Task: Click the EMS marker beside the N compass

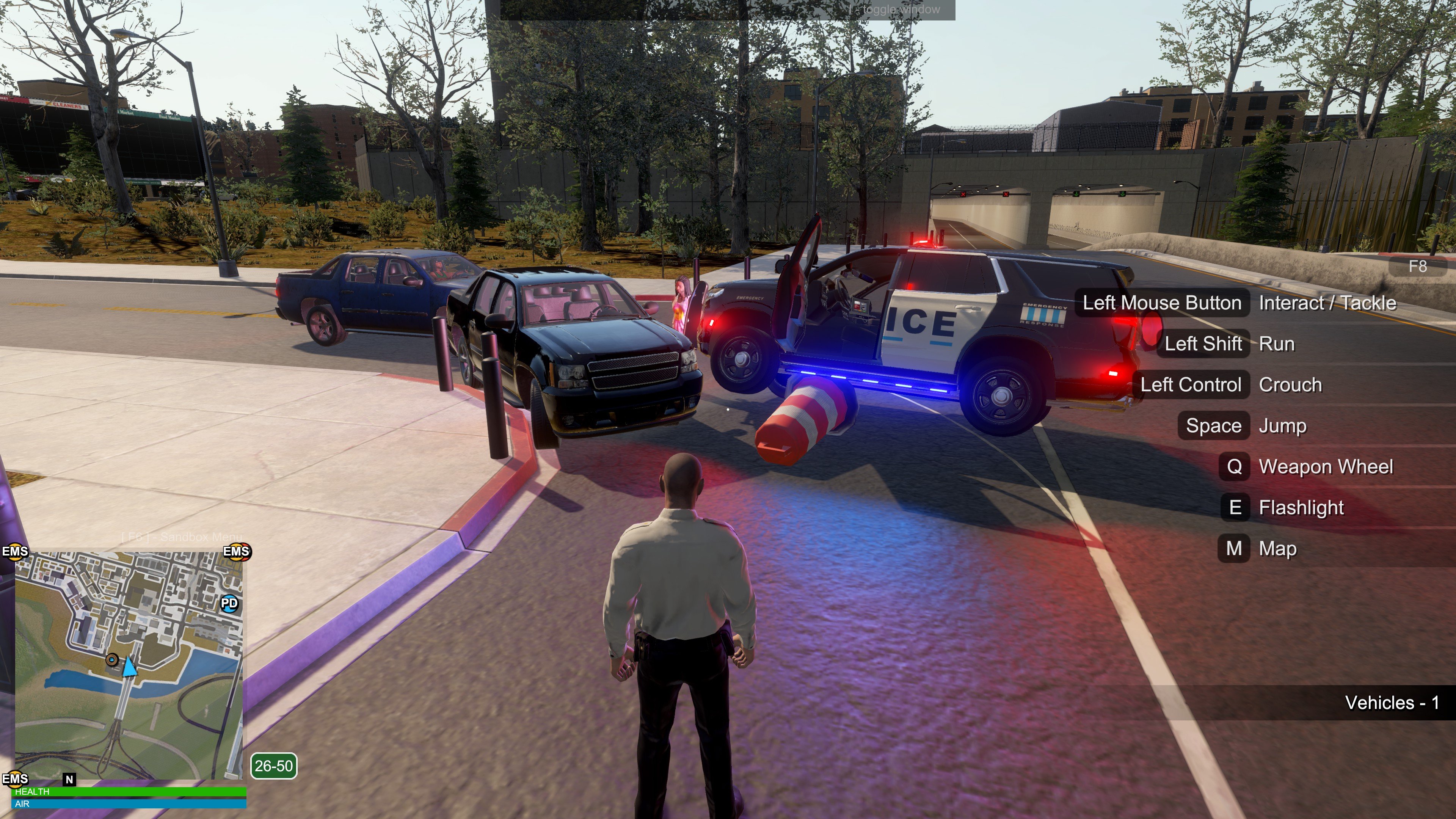Action: [x=15, y=779]
